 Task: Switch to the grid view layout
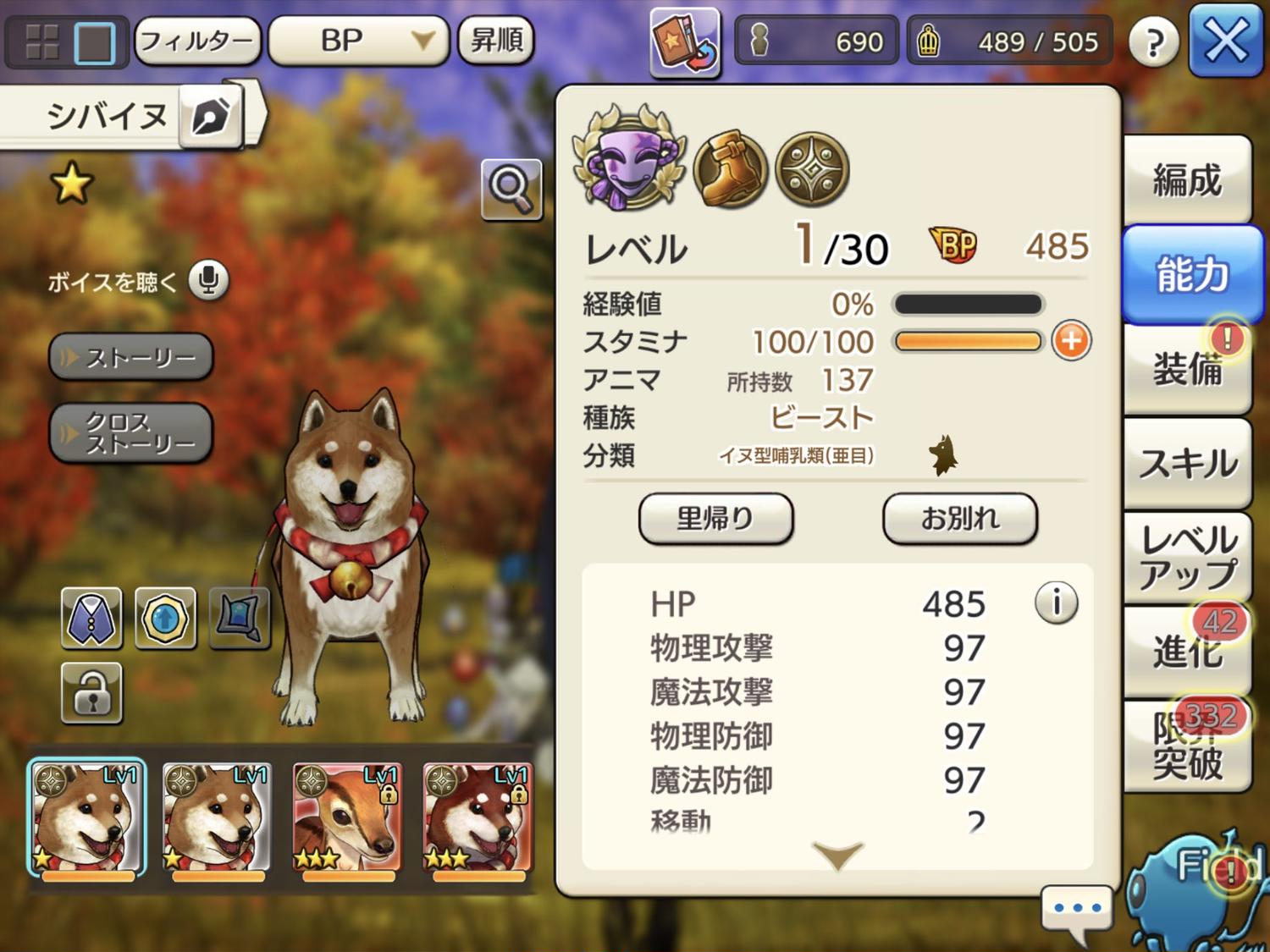coord(42,41)
